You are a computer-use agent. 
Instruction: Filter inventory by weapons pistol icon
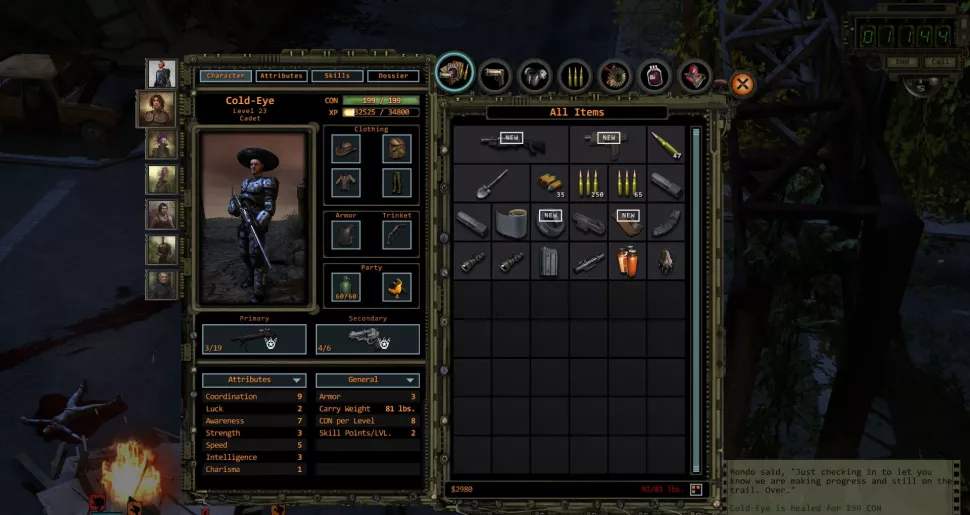[x=495, y=75]
